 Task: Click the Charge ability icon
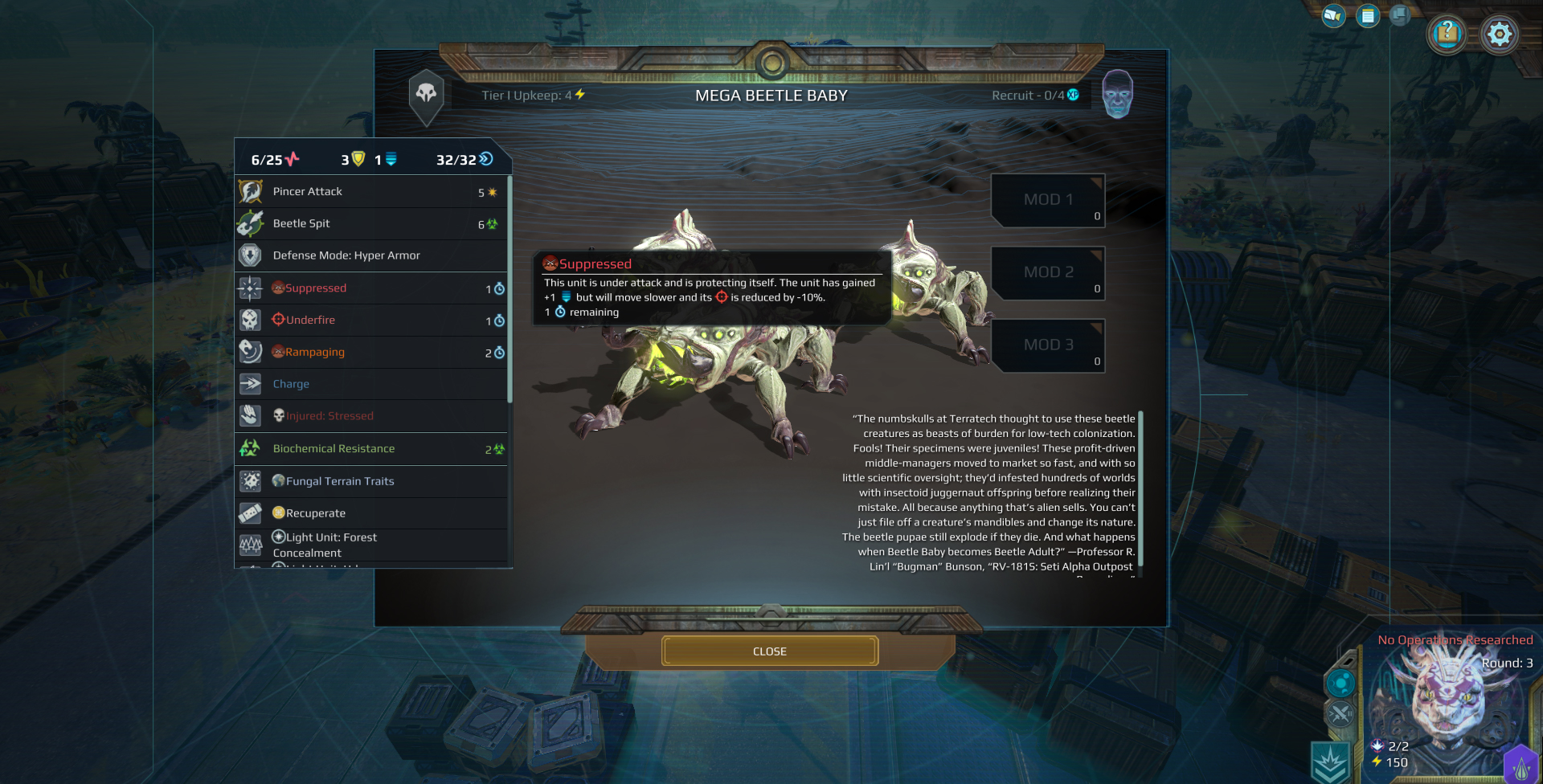251,384
